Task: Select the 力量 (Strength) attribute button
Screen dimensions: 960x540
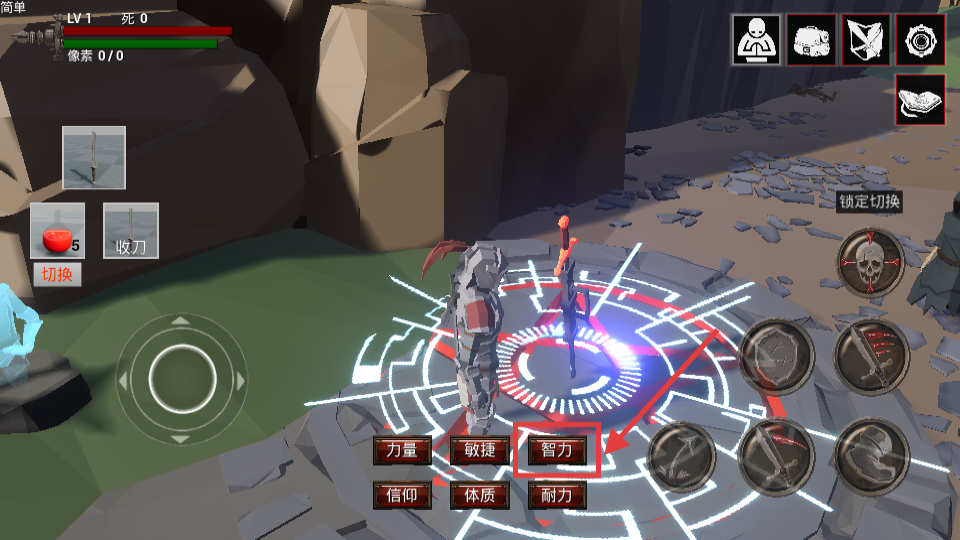Action: [401, 451]
